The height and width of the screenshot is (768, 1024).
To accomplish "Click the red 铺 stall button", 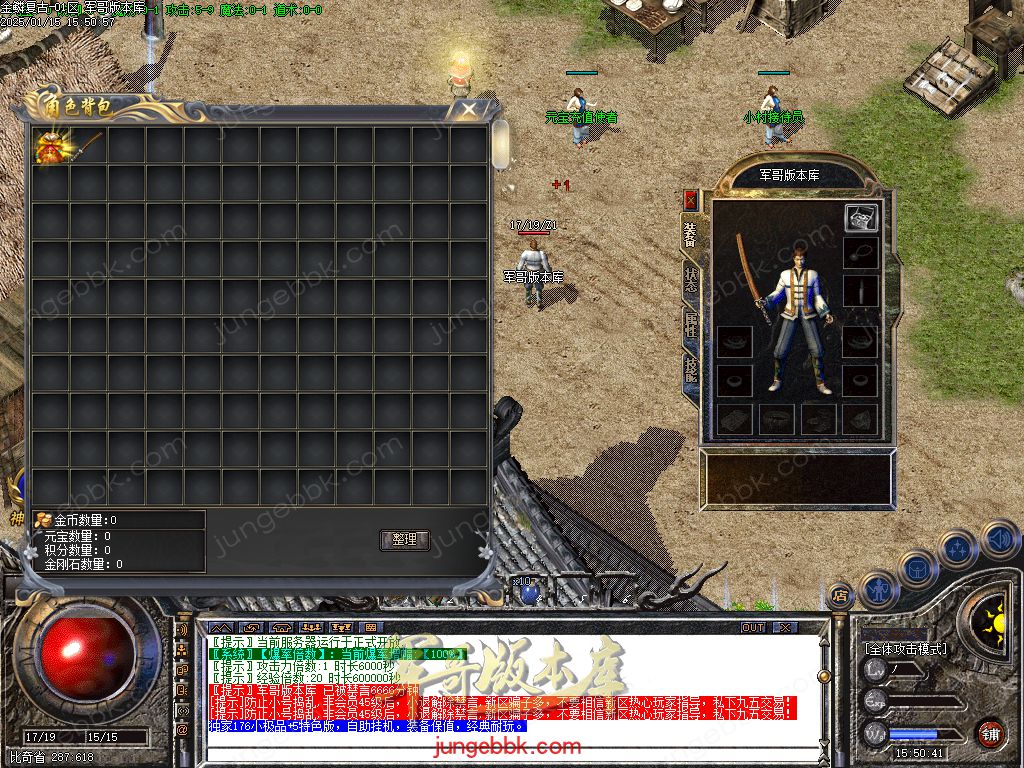I will pyautogui.click(x=990, y=733).
